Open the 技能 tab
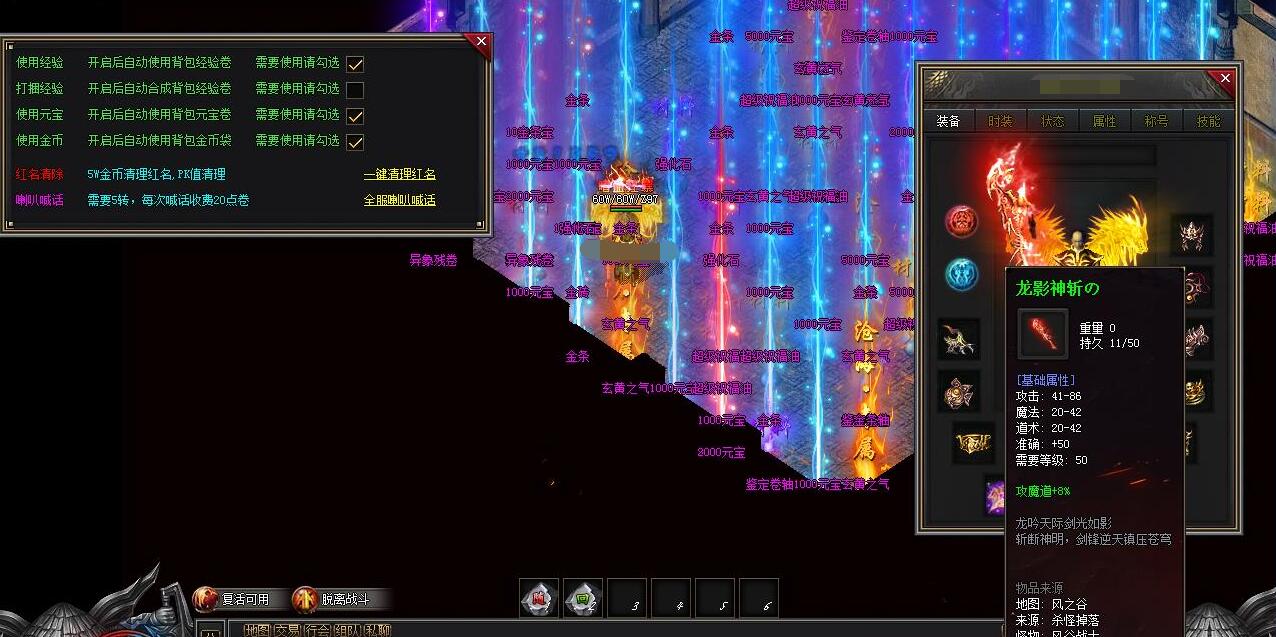The image size is (1276, 637). [1208, 121]
